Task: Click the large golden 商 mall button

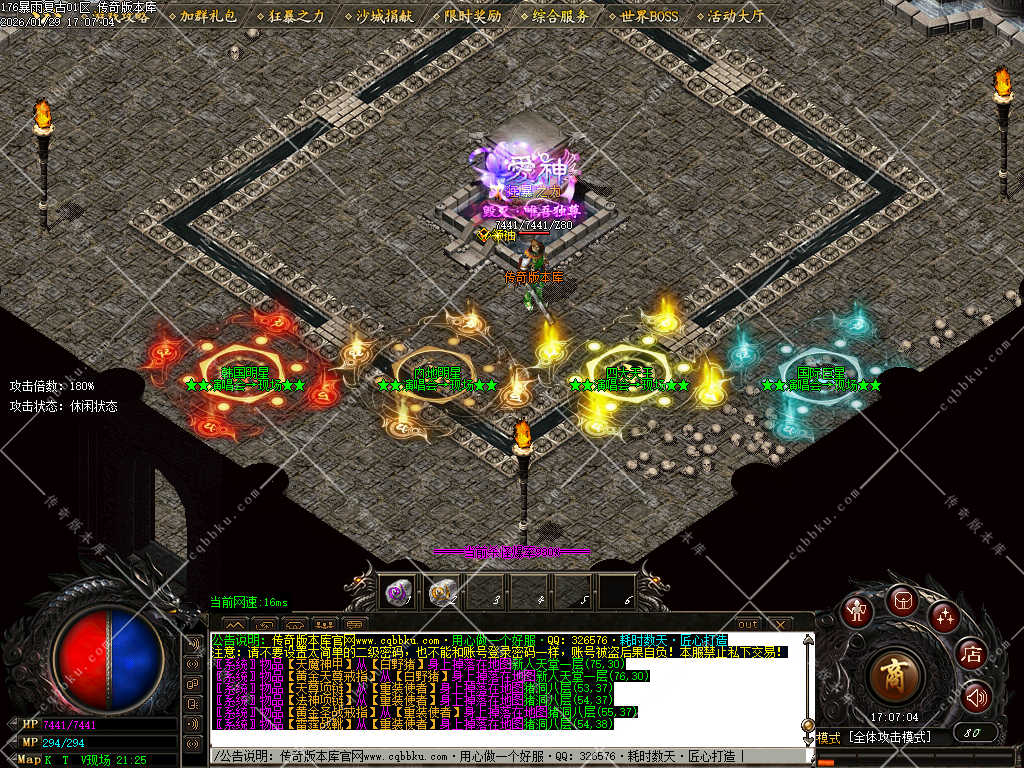Action: tap(893, 676)
